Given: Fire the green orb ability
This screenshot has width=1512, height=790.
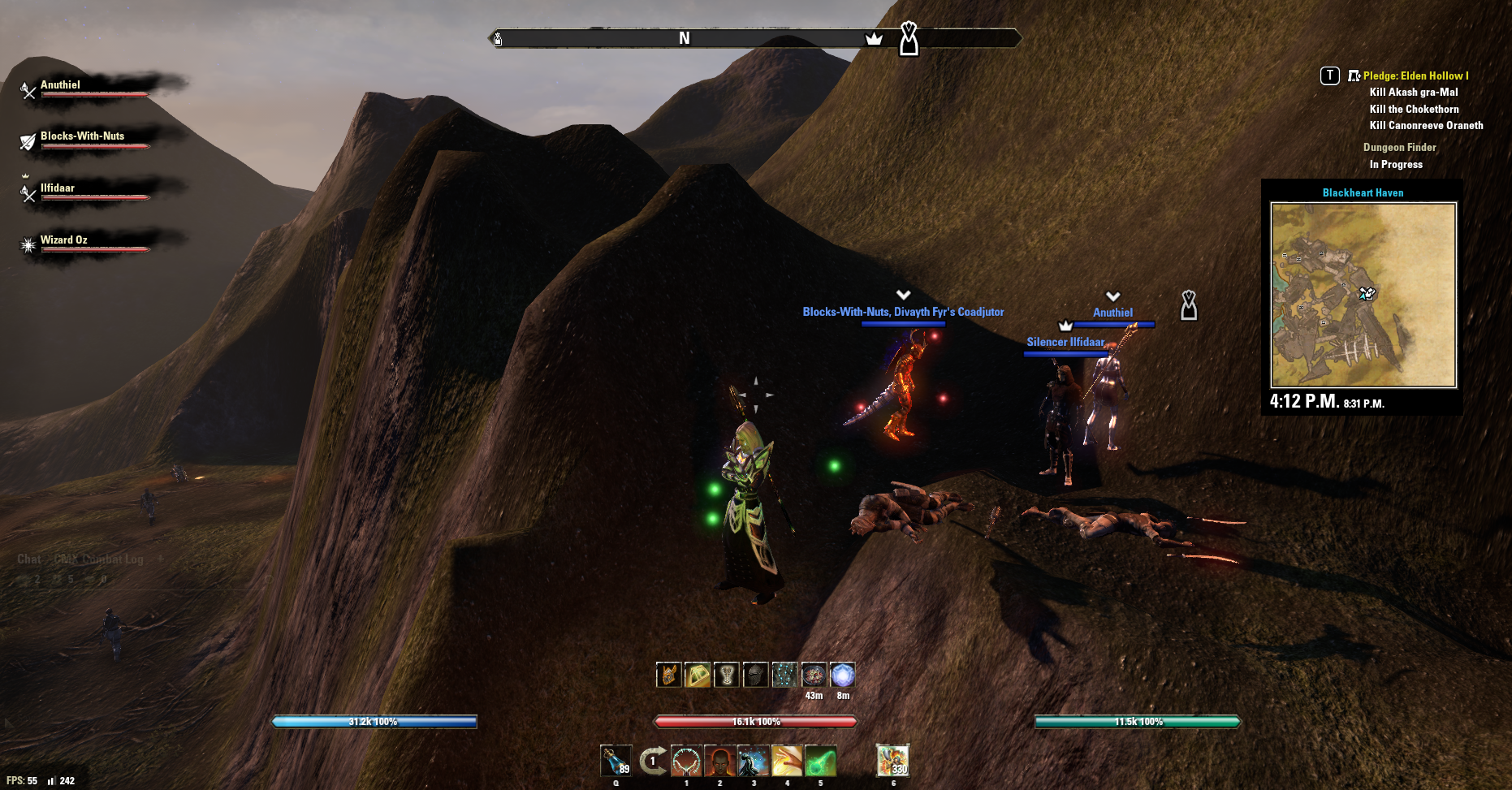Looking at the screenshot, I should click(820, 761).
